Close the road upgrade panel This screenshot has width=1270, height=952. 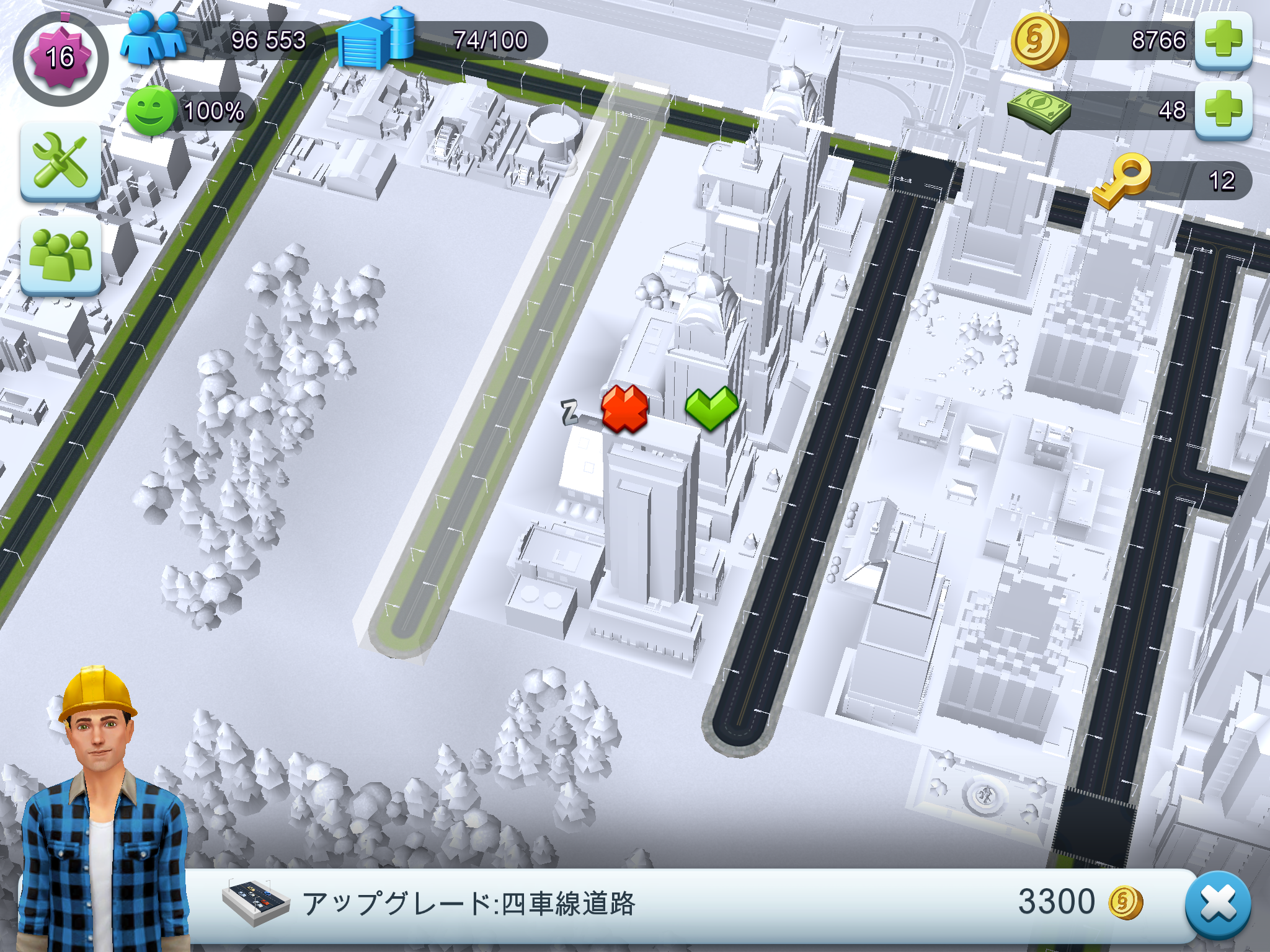[1218, 905]
